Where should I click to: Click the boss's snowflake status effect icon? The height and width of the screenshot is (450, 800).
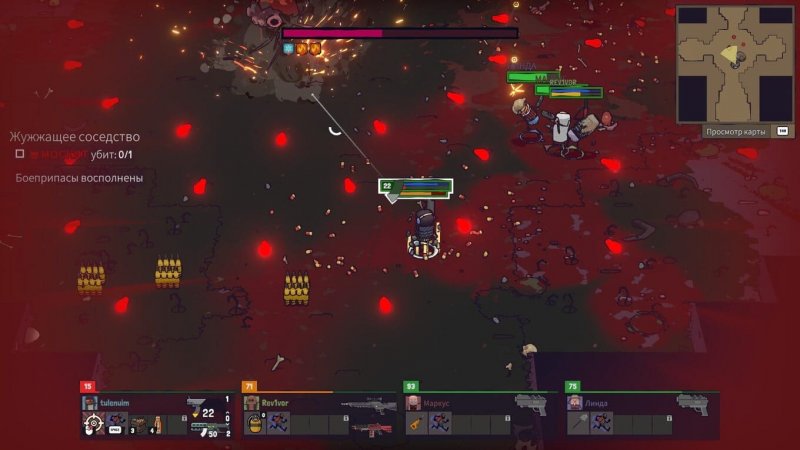click(x=289, y=48)
